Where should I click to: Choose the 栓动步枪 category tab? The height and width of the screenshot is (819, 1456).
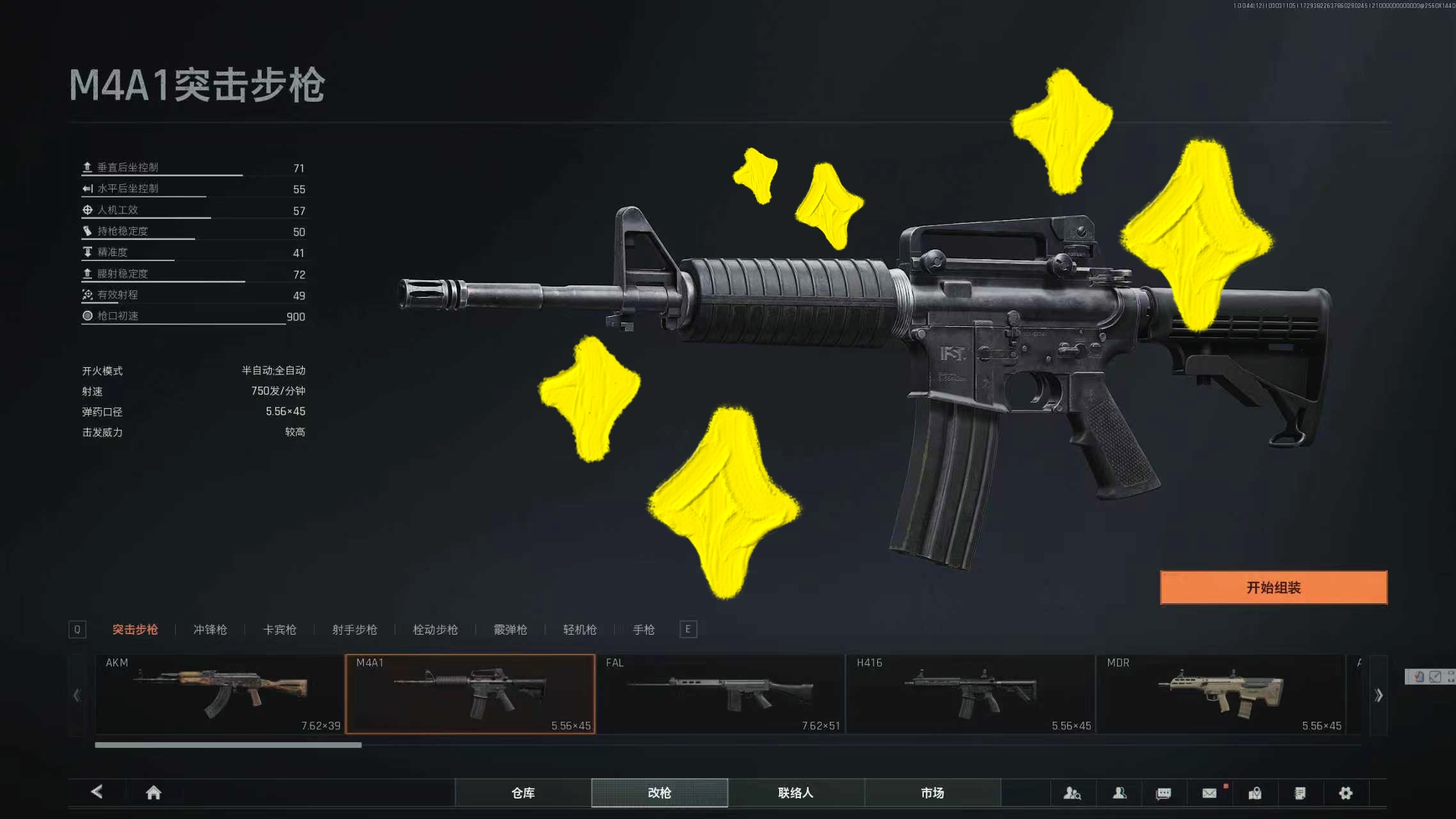(435, 630)
